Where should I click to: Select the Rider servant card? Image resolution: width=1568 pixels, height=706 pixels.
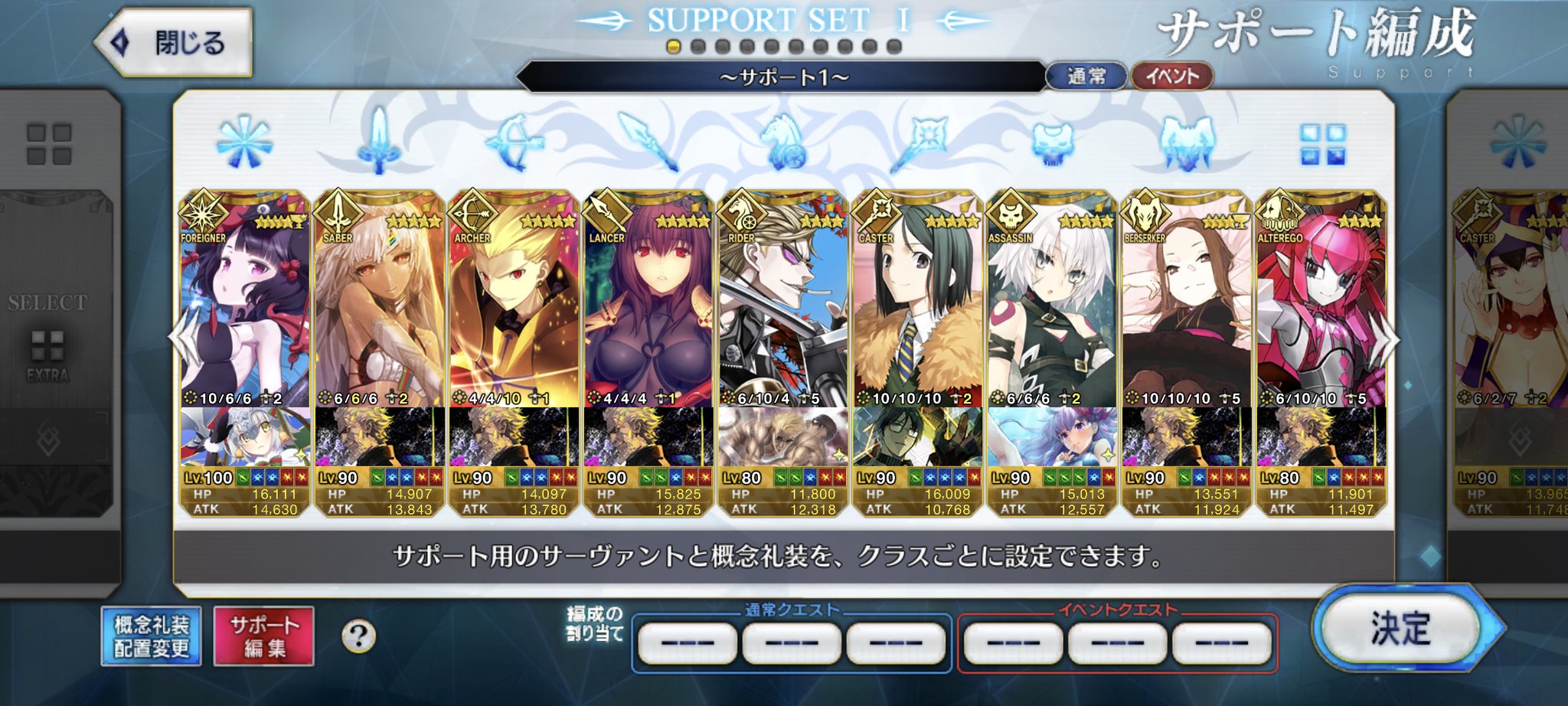(783, 306)
